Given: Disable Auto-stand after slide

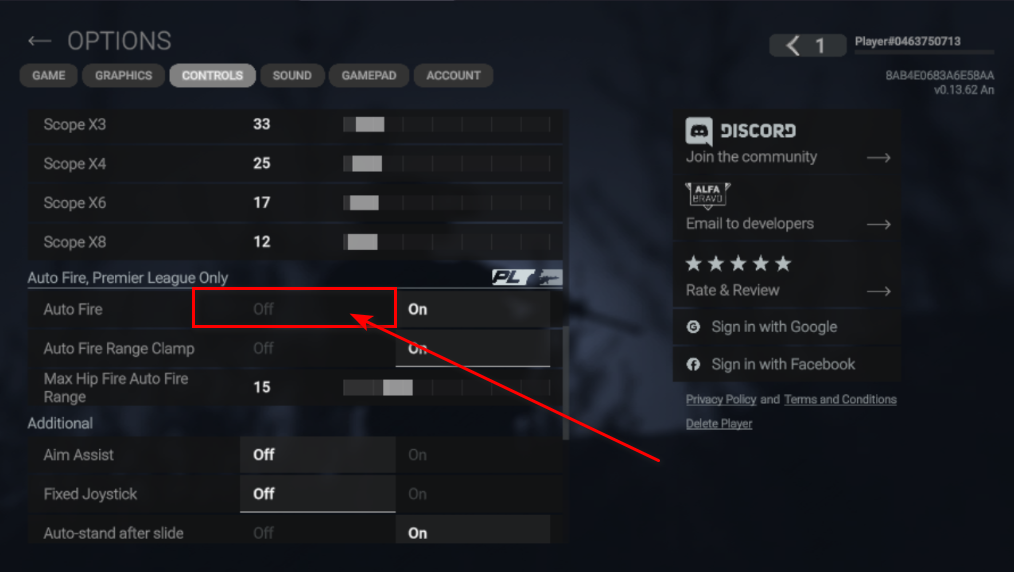Looking at the screenshot, I should tap(264, 533).
